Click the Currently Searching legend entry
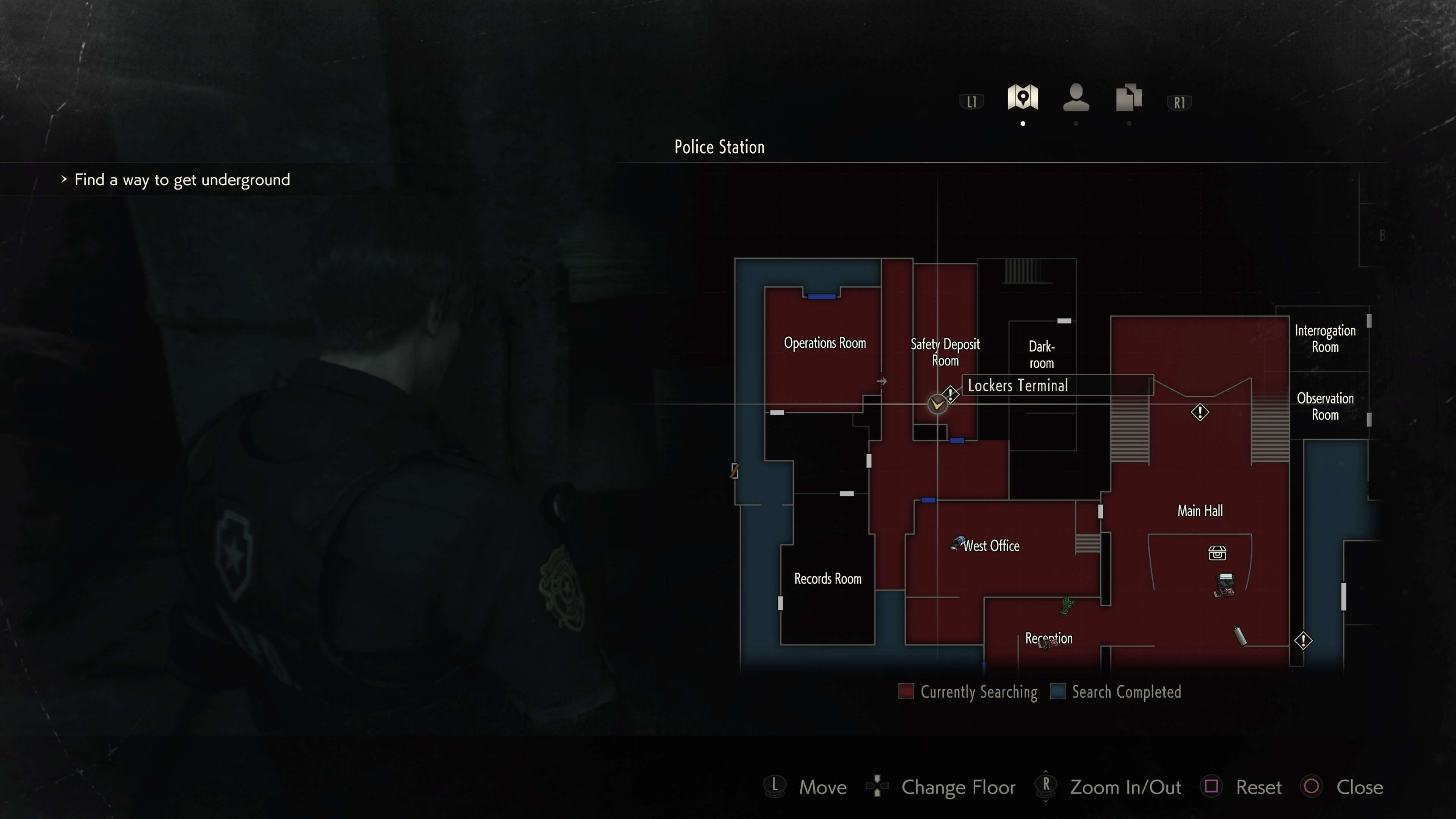 (968, 692)
